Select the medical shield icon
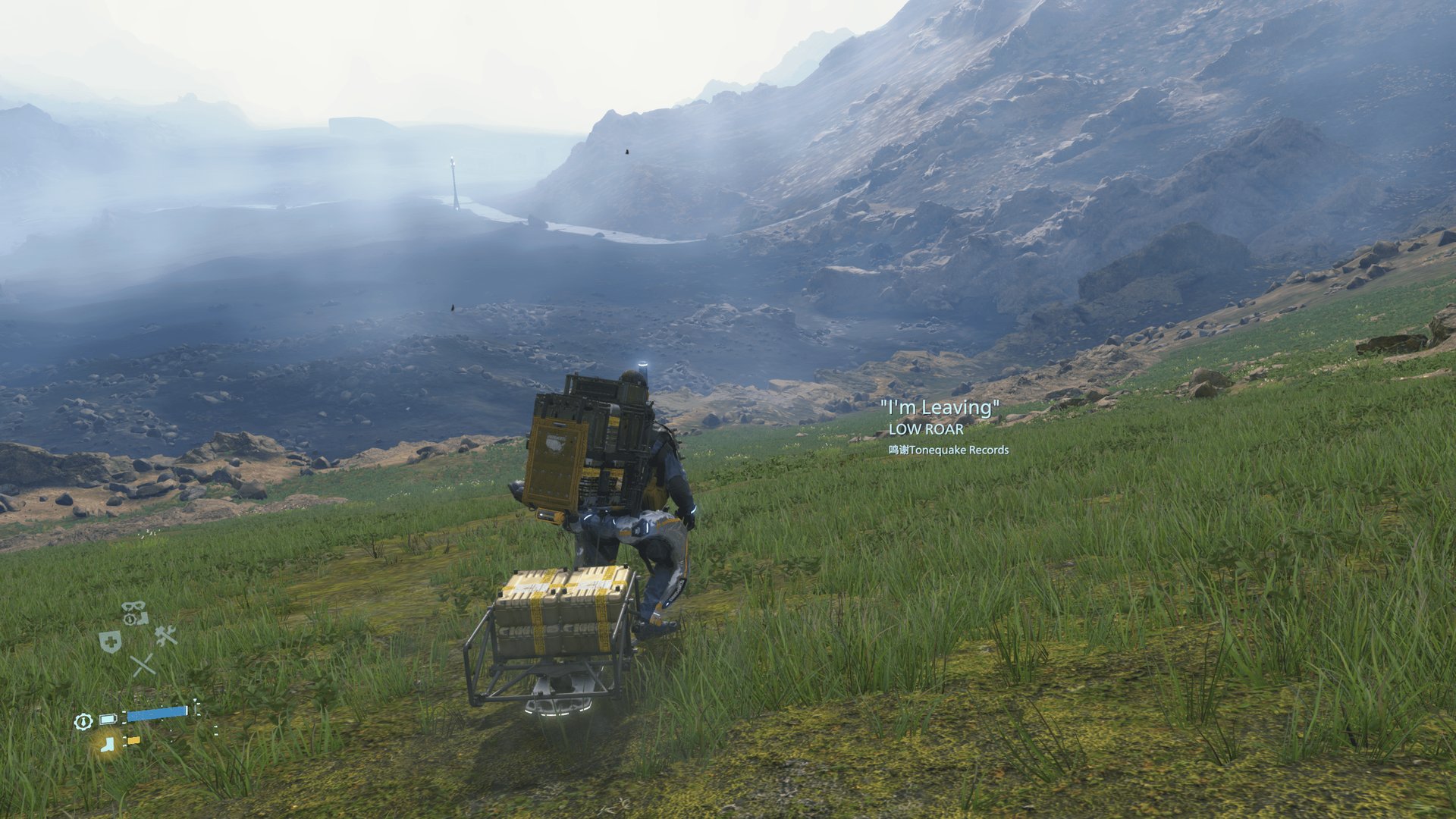The width and height of the screenshot is (1456, 819). 111,640
